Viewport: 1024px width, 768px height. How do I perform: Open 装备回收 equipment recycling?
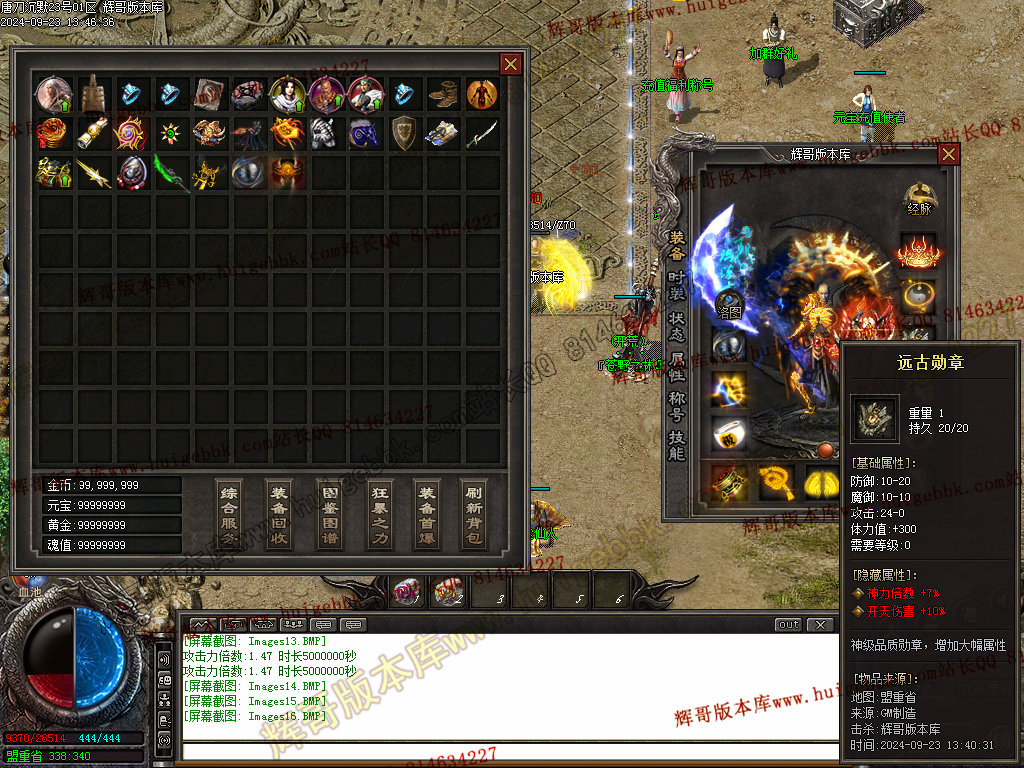click(279, 514)
